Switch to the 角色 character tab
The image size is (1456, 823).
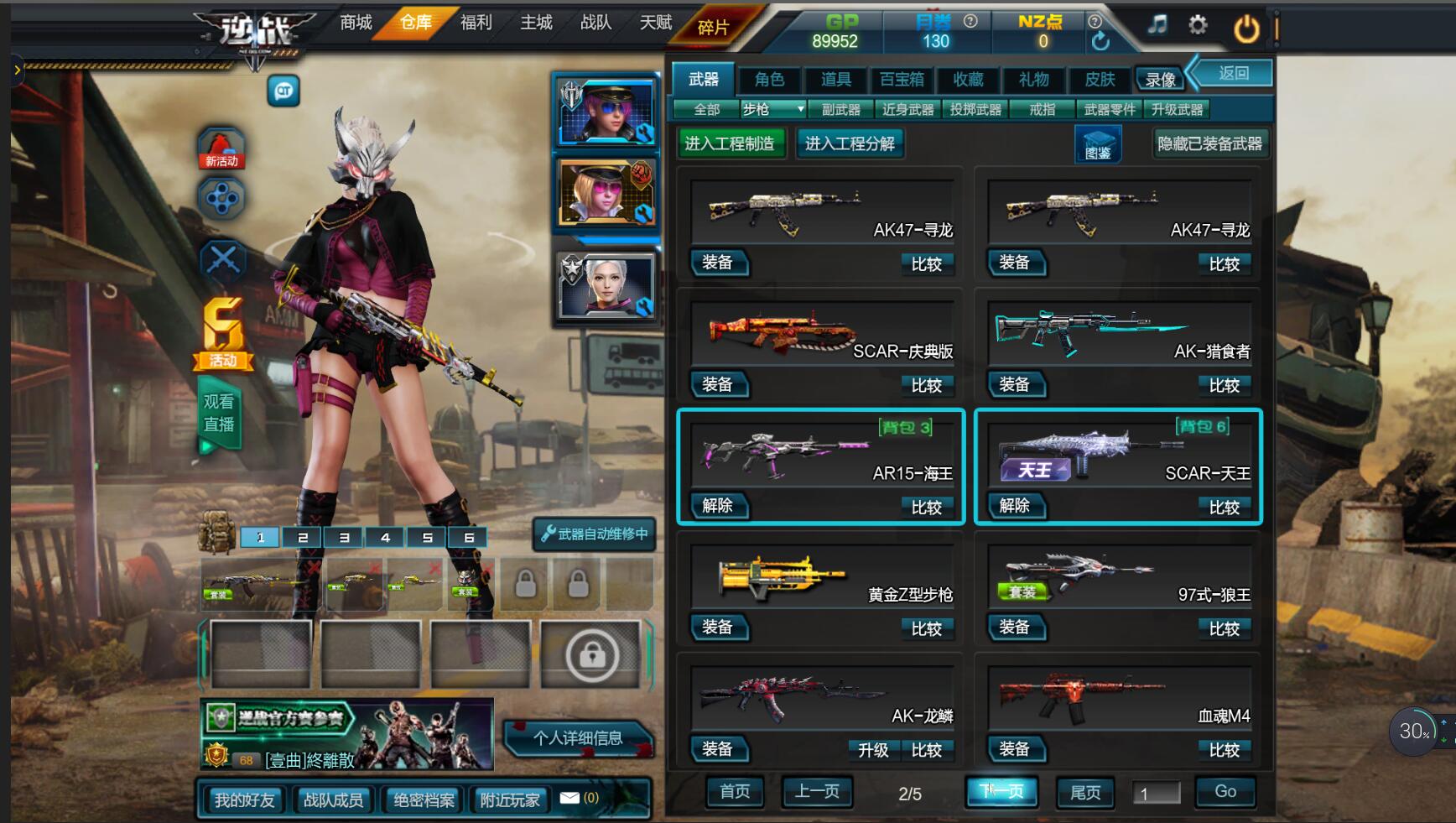(x=768, y=80)
